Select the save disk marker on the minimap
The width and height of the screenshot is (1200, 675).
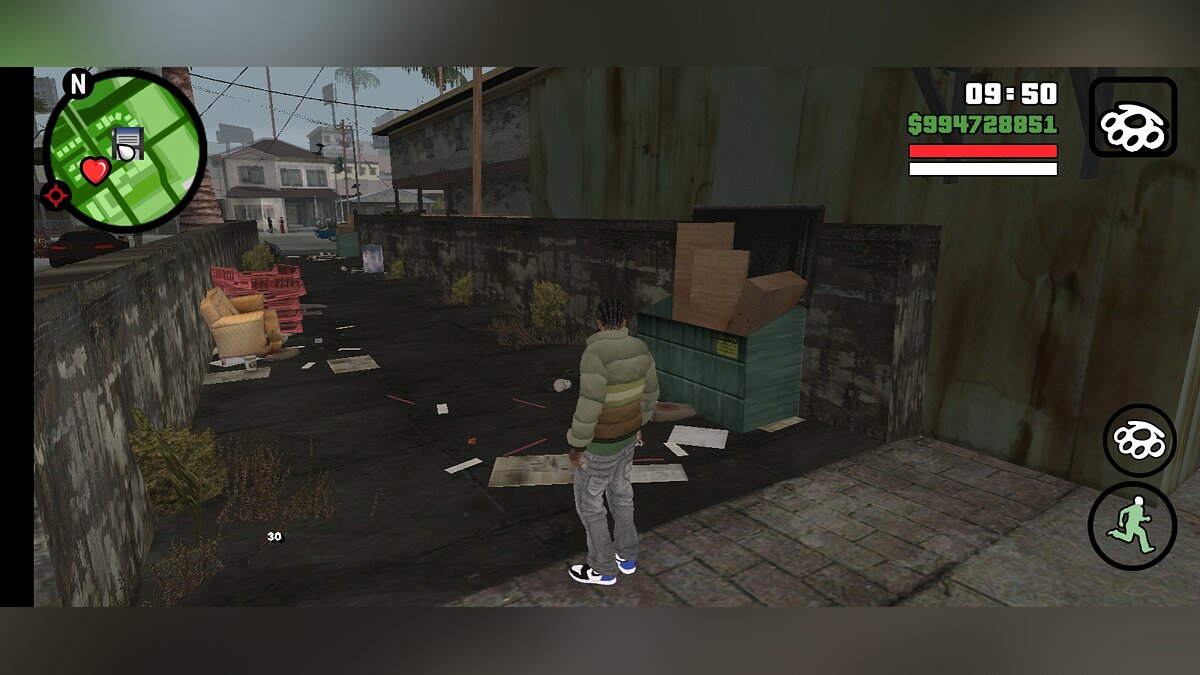(x=128, y=143)
